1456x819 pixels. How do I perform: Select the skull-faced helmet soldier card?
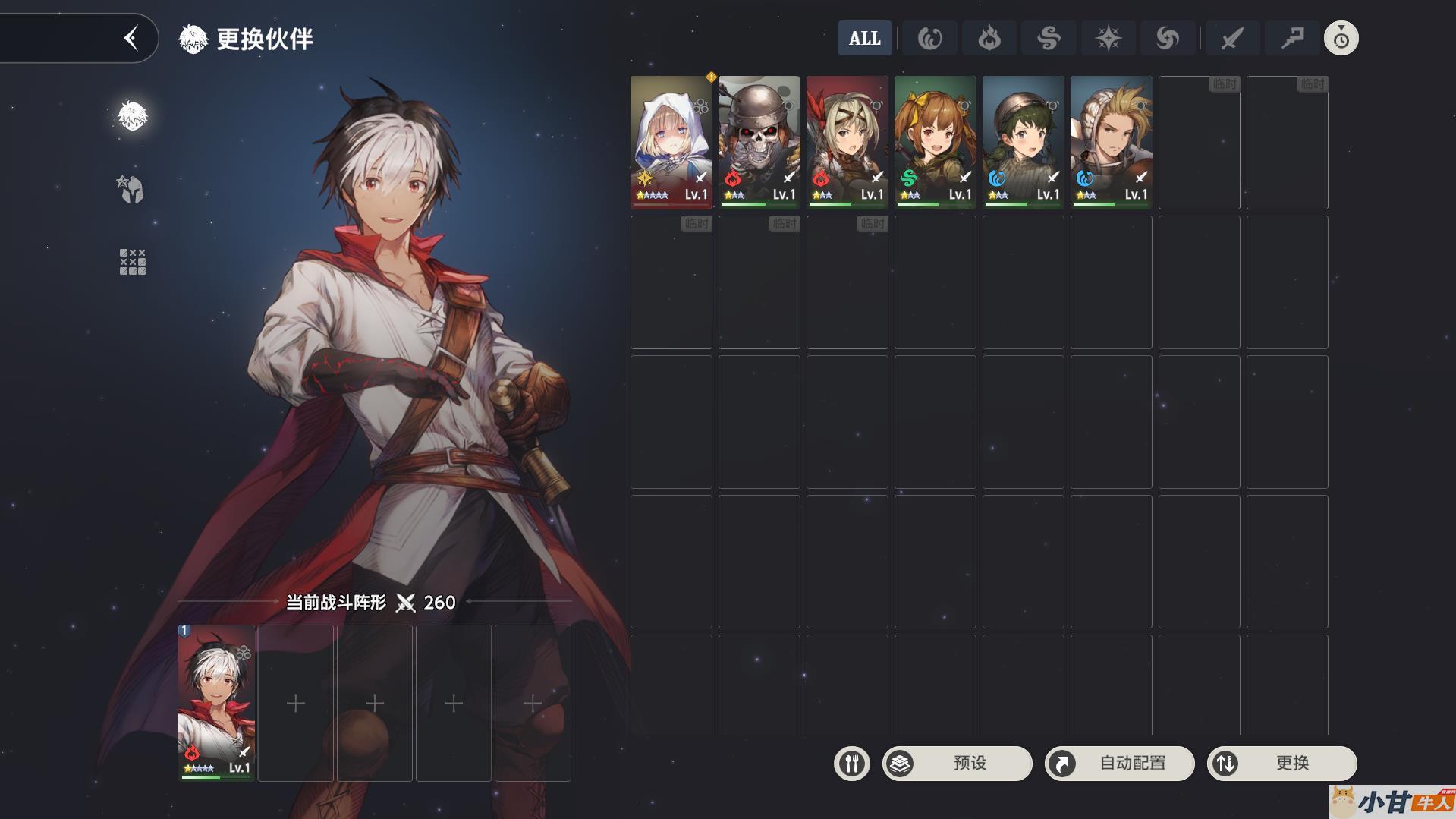[759, 141]
